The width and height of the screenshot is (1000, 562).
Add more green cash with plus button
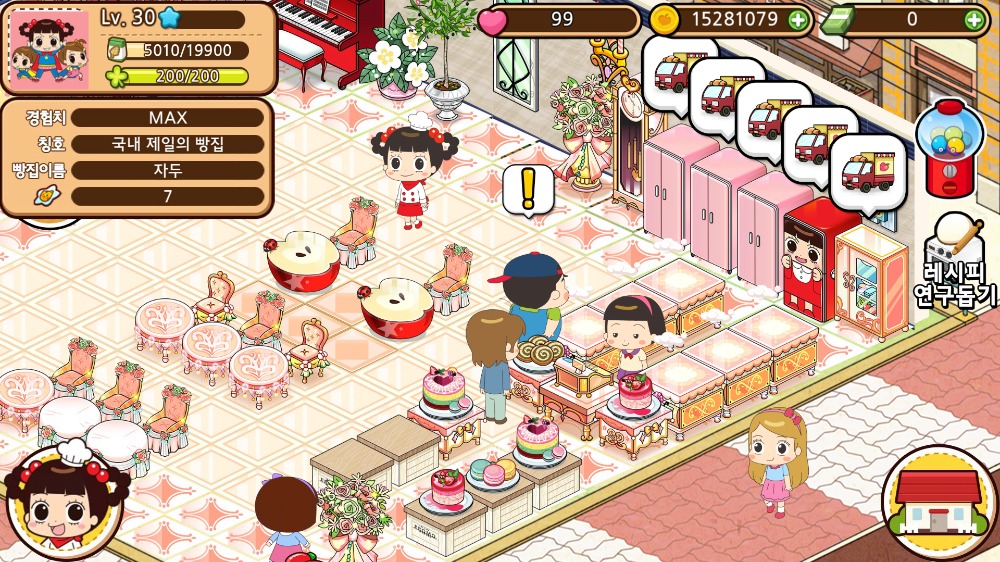pos(974,19)
